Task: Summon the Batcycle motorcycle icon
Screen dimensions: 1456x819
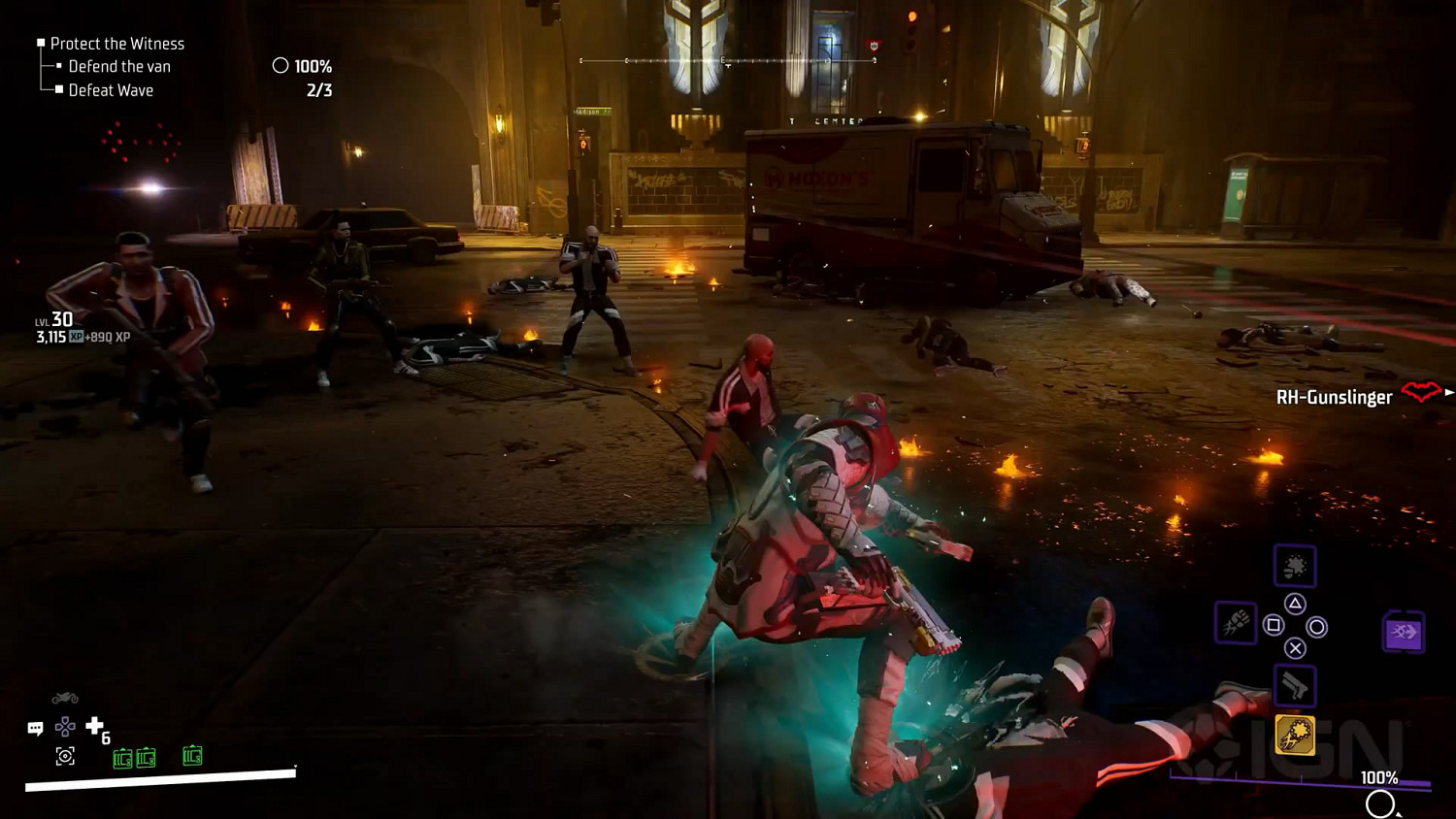Action: click(x=65, y=698)
